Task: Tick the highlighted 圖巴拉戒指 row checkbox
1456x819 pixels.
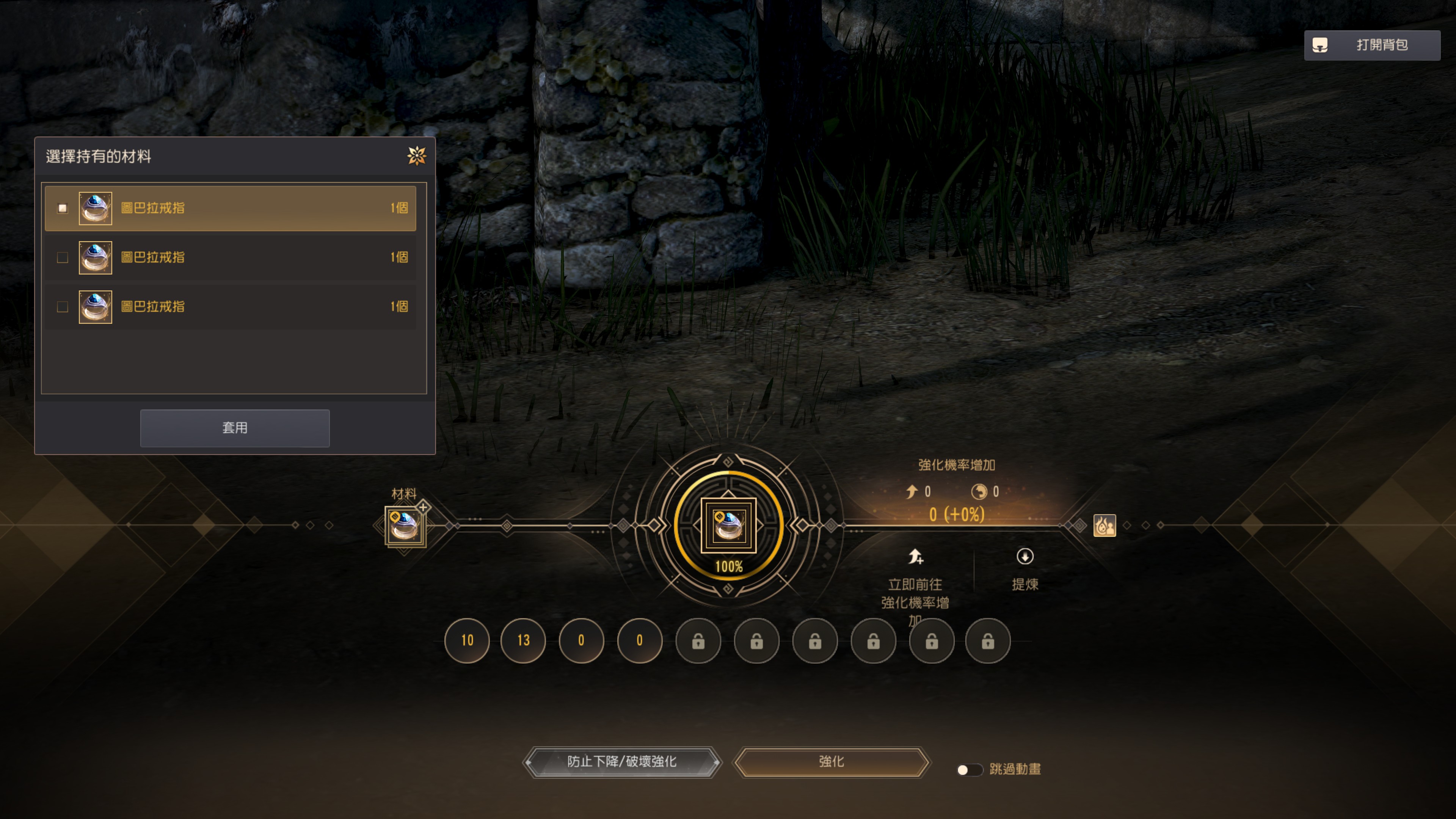Action: pyautogui.click(x=63, y=208)
